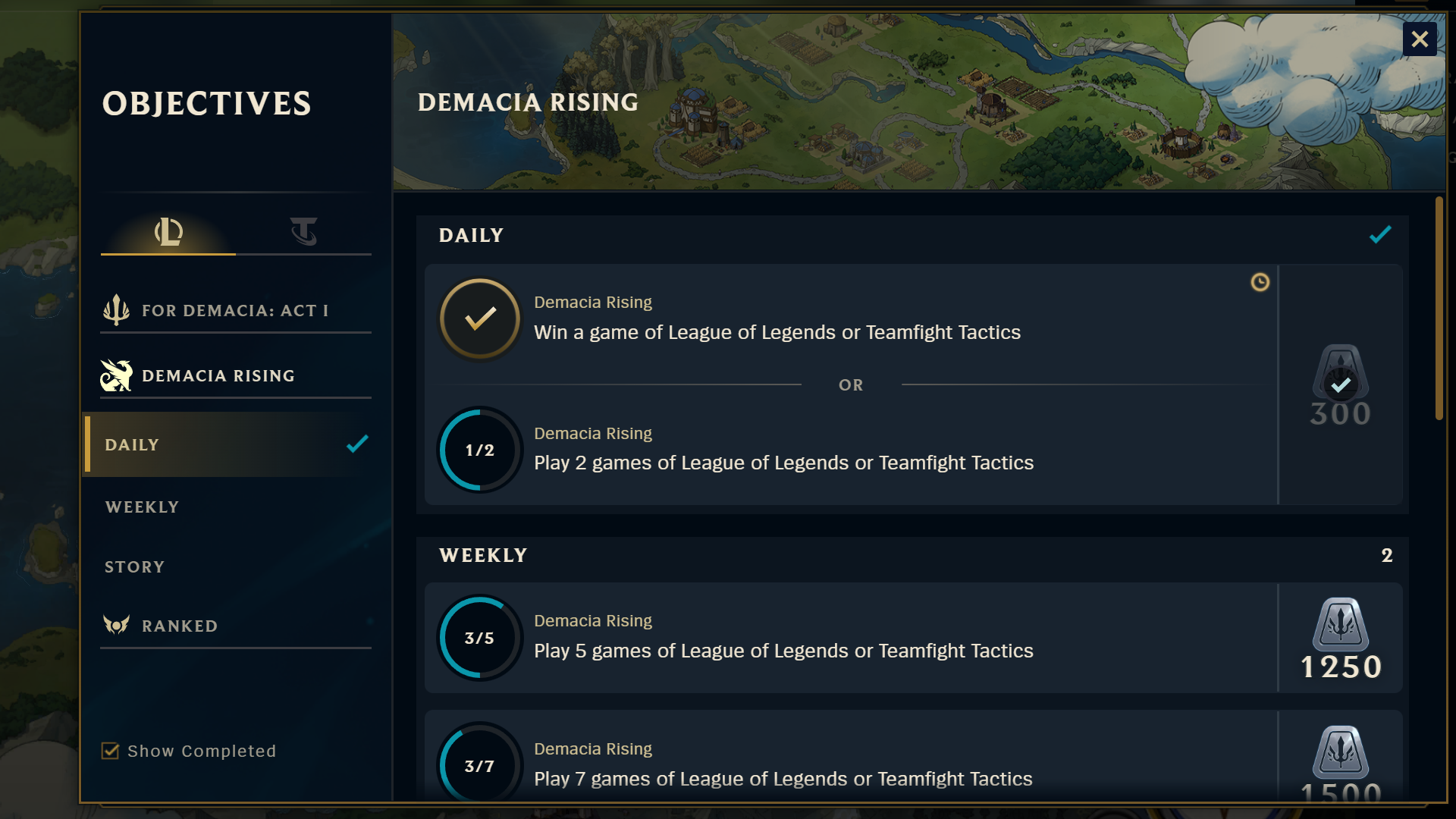Open the RANKED objectives section

180,626
